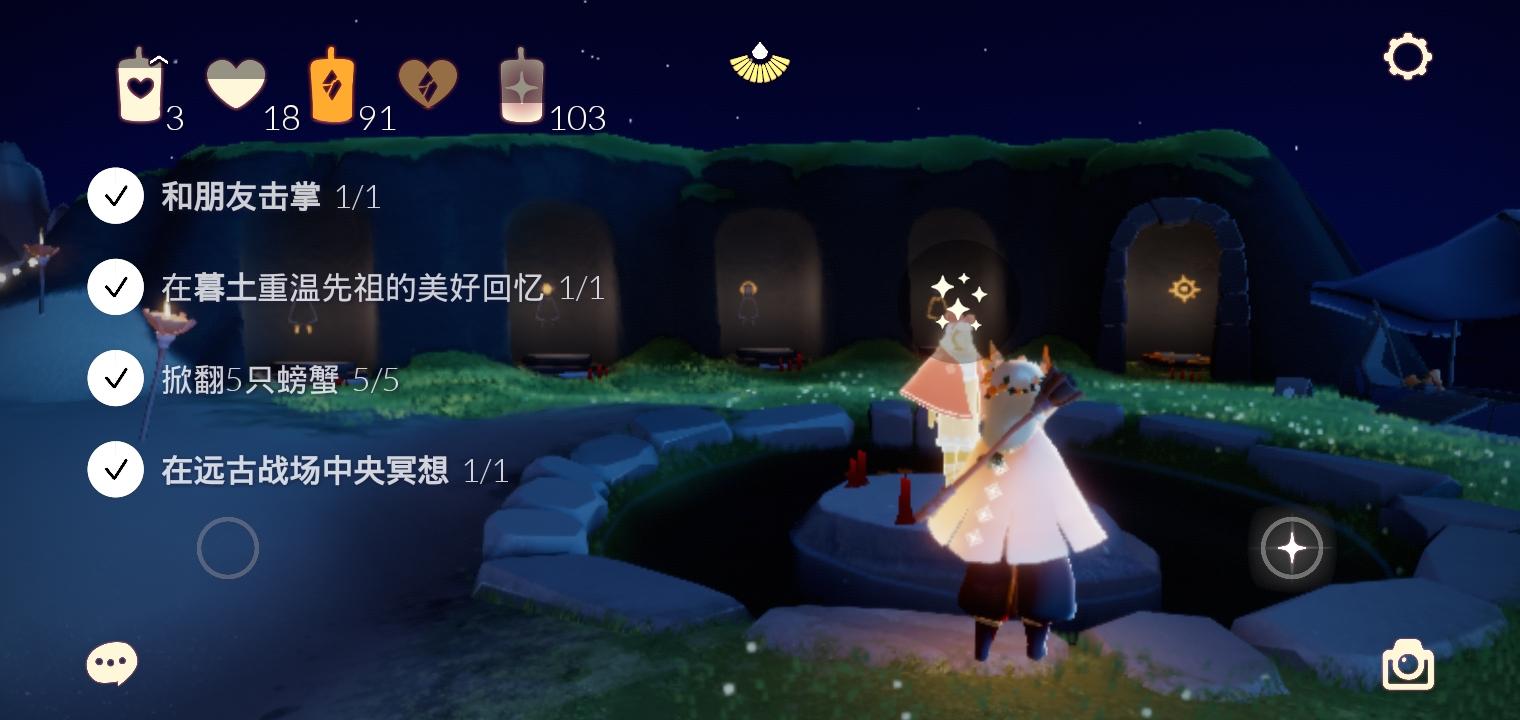The image size is (1520, 720).
Task: Tap the orange candle currency icon
Action: pyautogui.click(x=332, y=85)
